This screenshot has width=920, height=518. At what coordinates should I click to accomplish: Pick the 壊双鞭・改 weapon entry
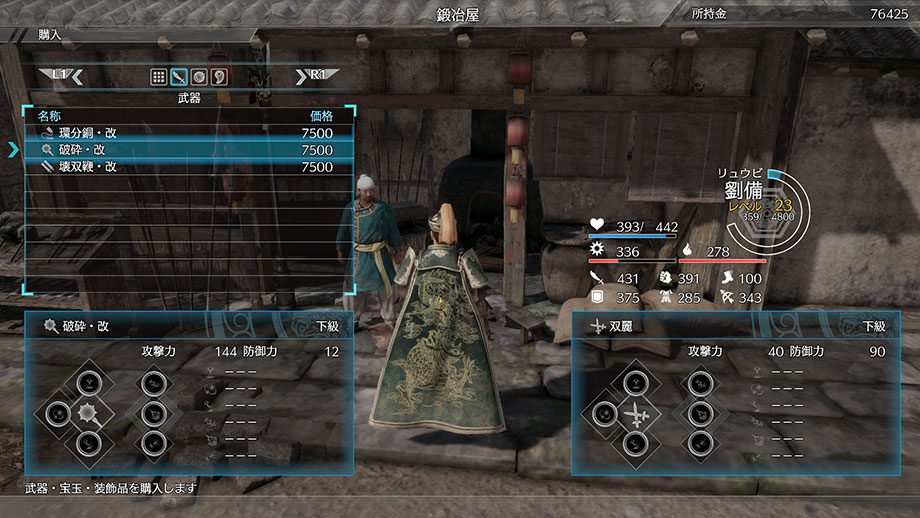click(x=190, y=167)
